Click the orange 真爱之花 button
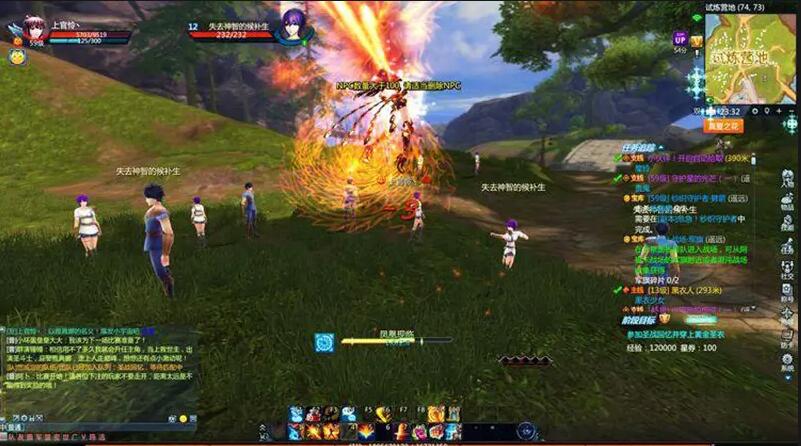 tap(722, 126)
